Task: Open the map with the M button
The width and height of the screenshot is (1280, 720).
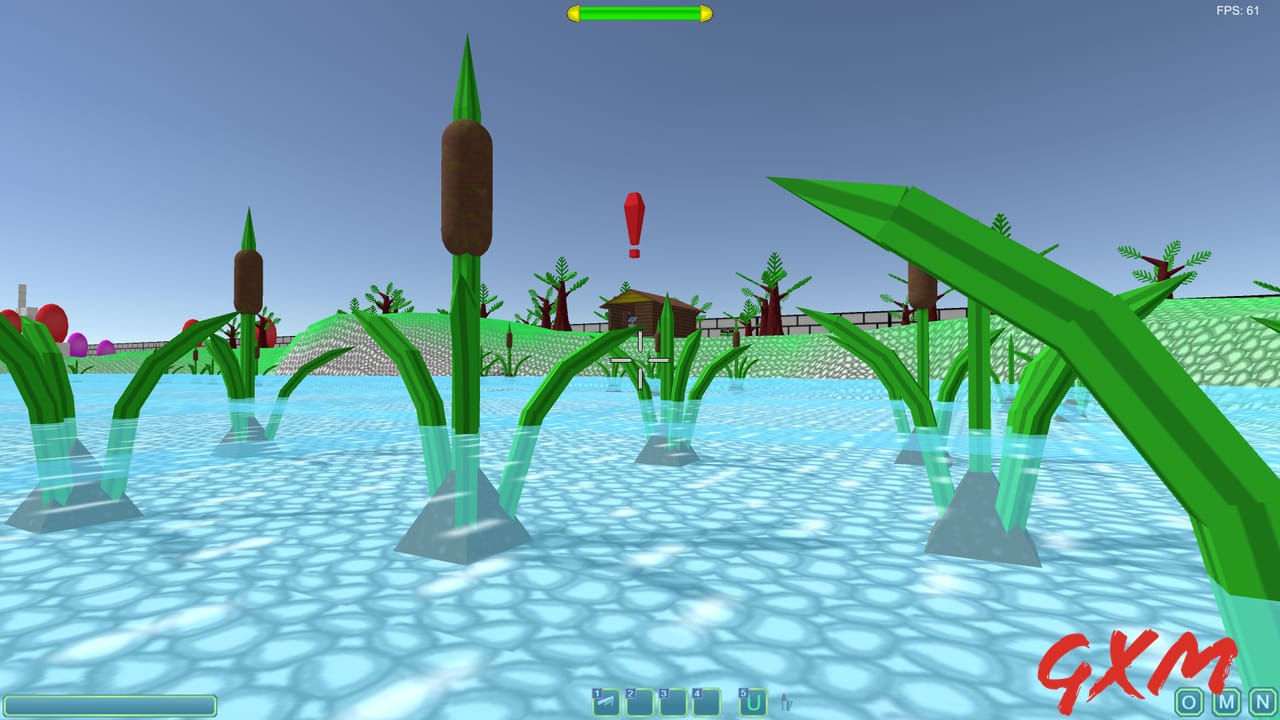Action: coord(1226,703)
